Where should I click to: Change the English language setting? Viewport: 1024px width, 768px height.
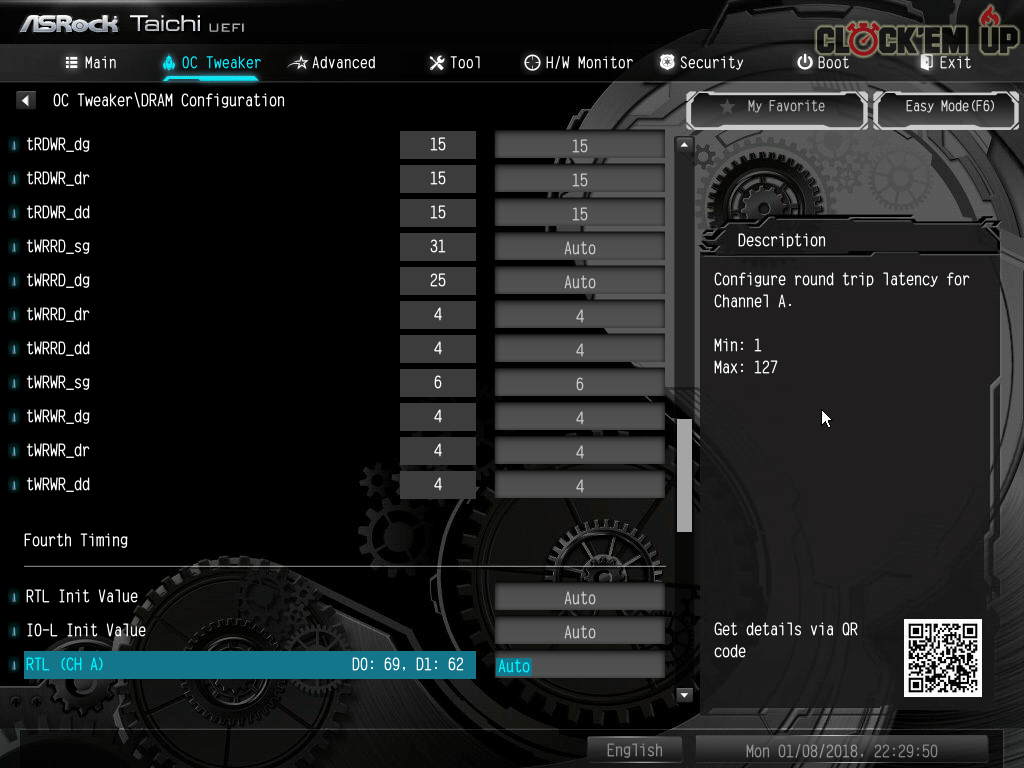[634, 750]
